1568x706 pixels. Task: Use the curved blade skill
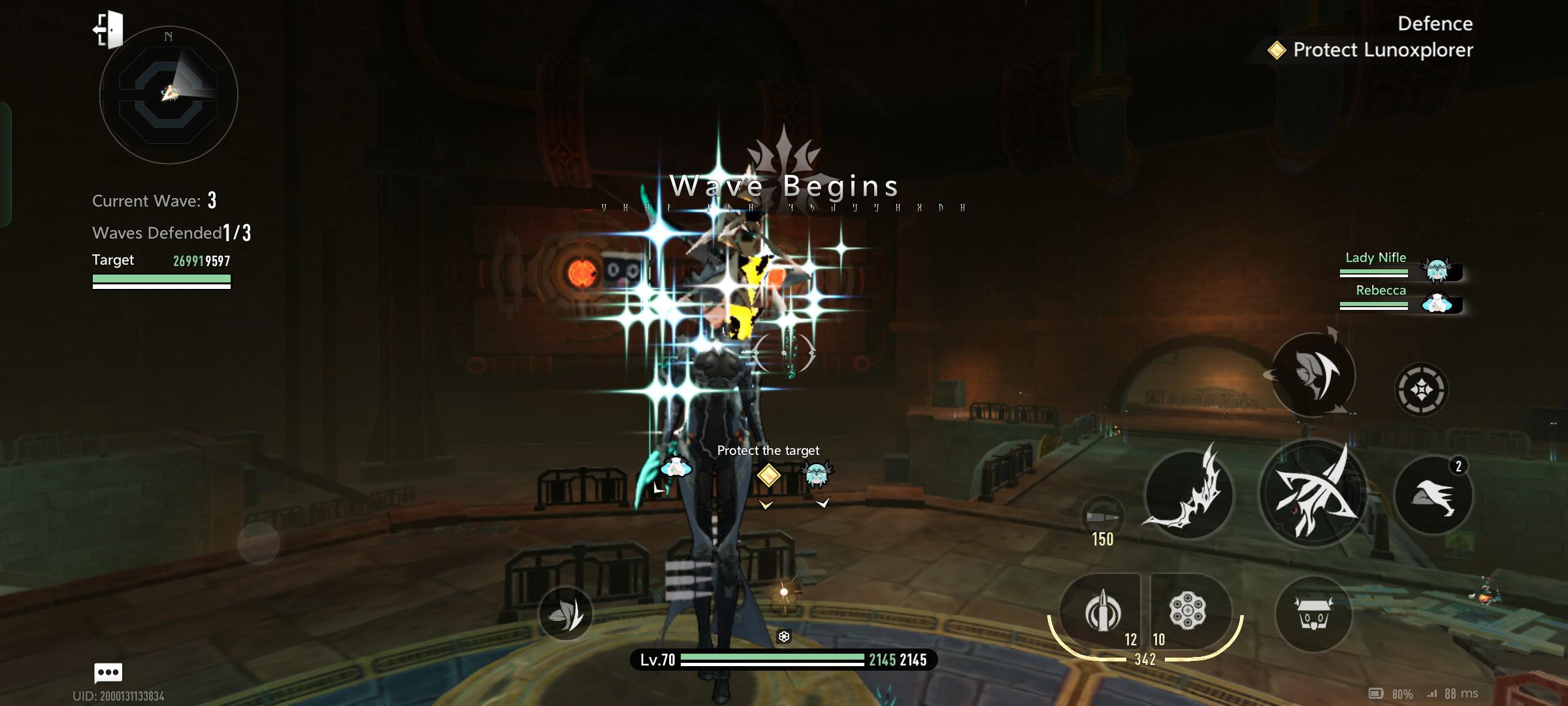pyautogui.click(x=1188, y=494)
